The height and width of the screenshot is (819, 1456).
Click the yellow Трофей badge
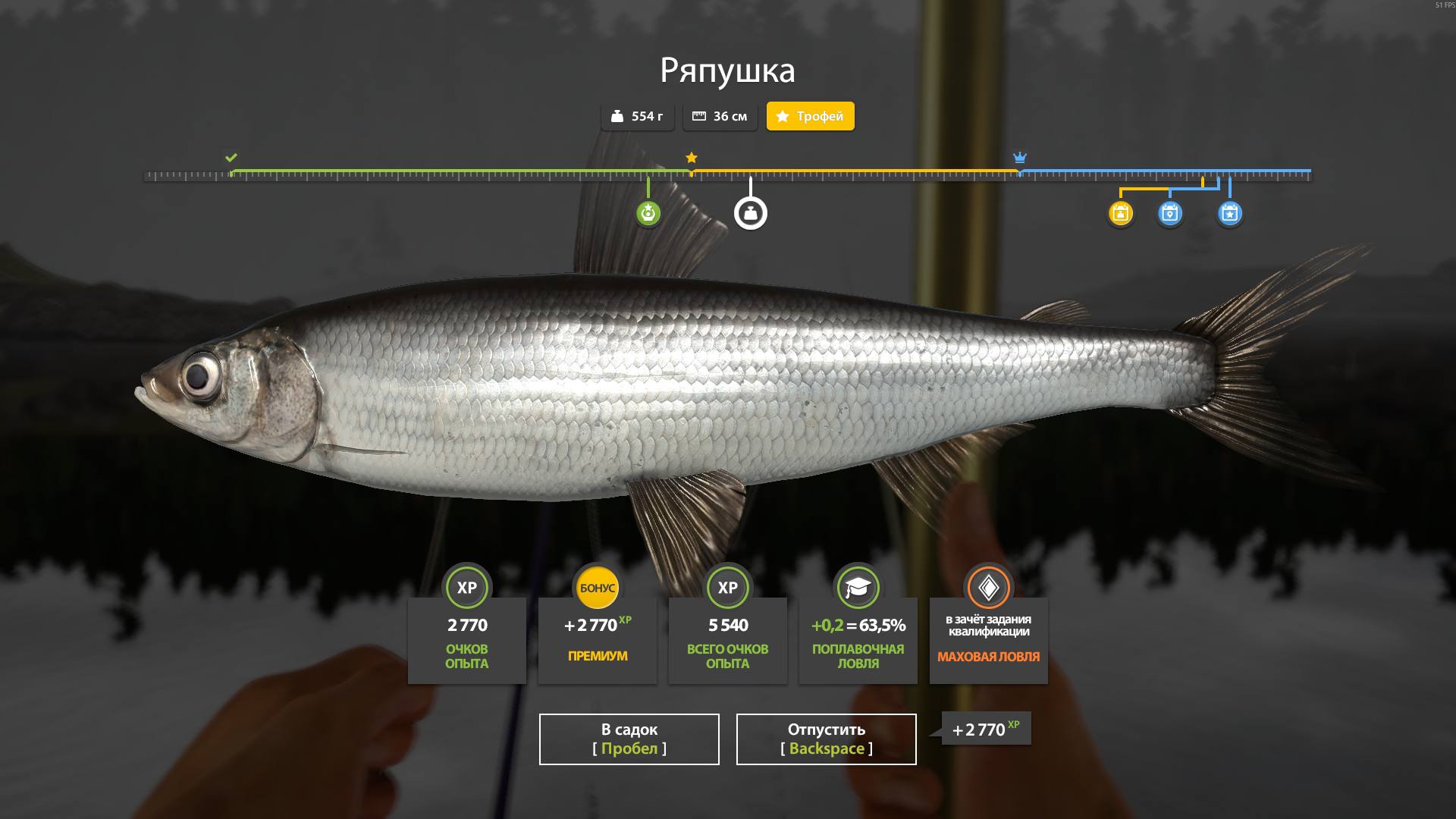810,116
